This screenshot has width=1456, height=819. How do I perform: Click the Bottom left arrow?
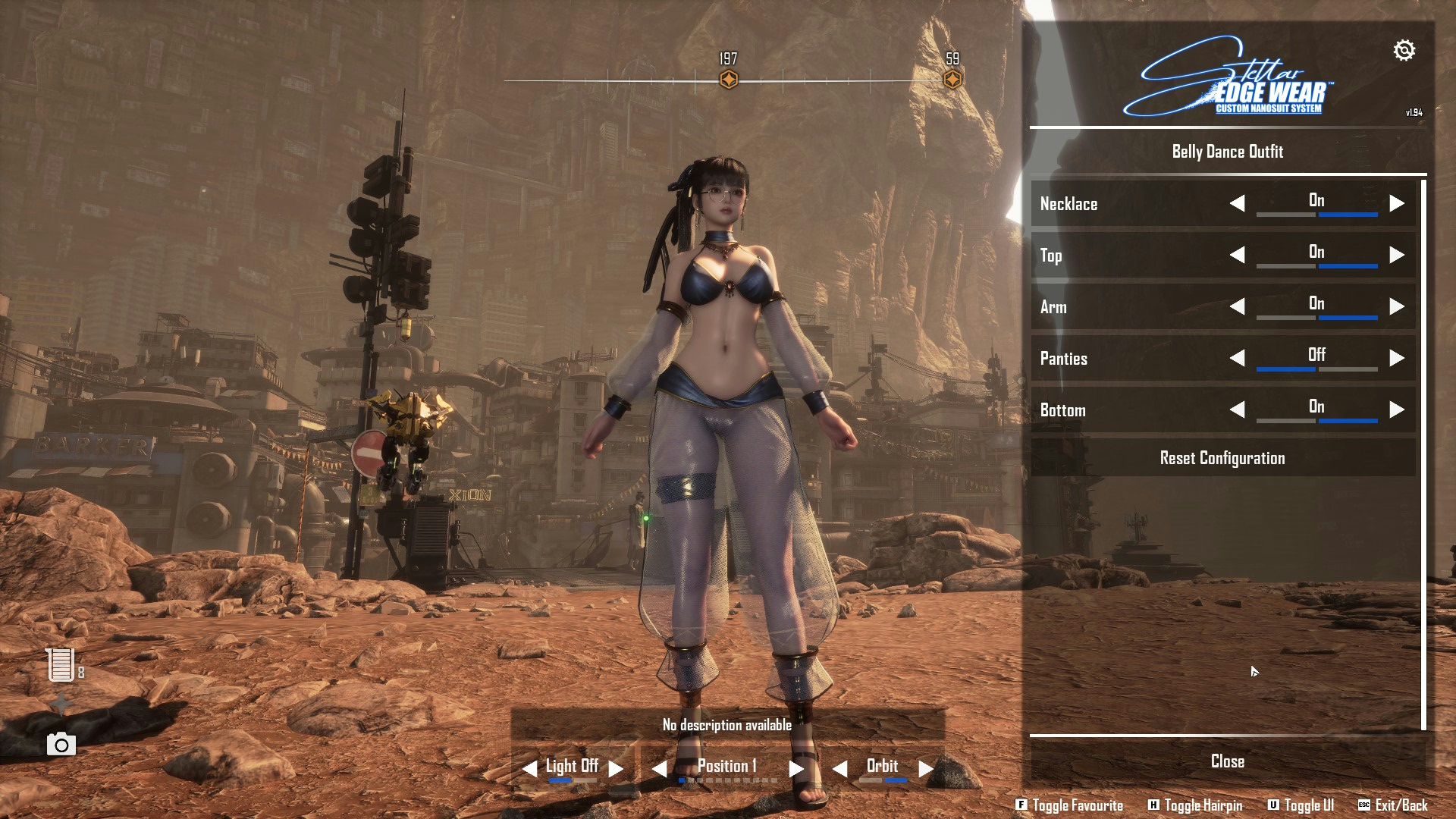[x=1237, y=409]
